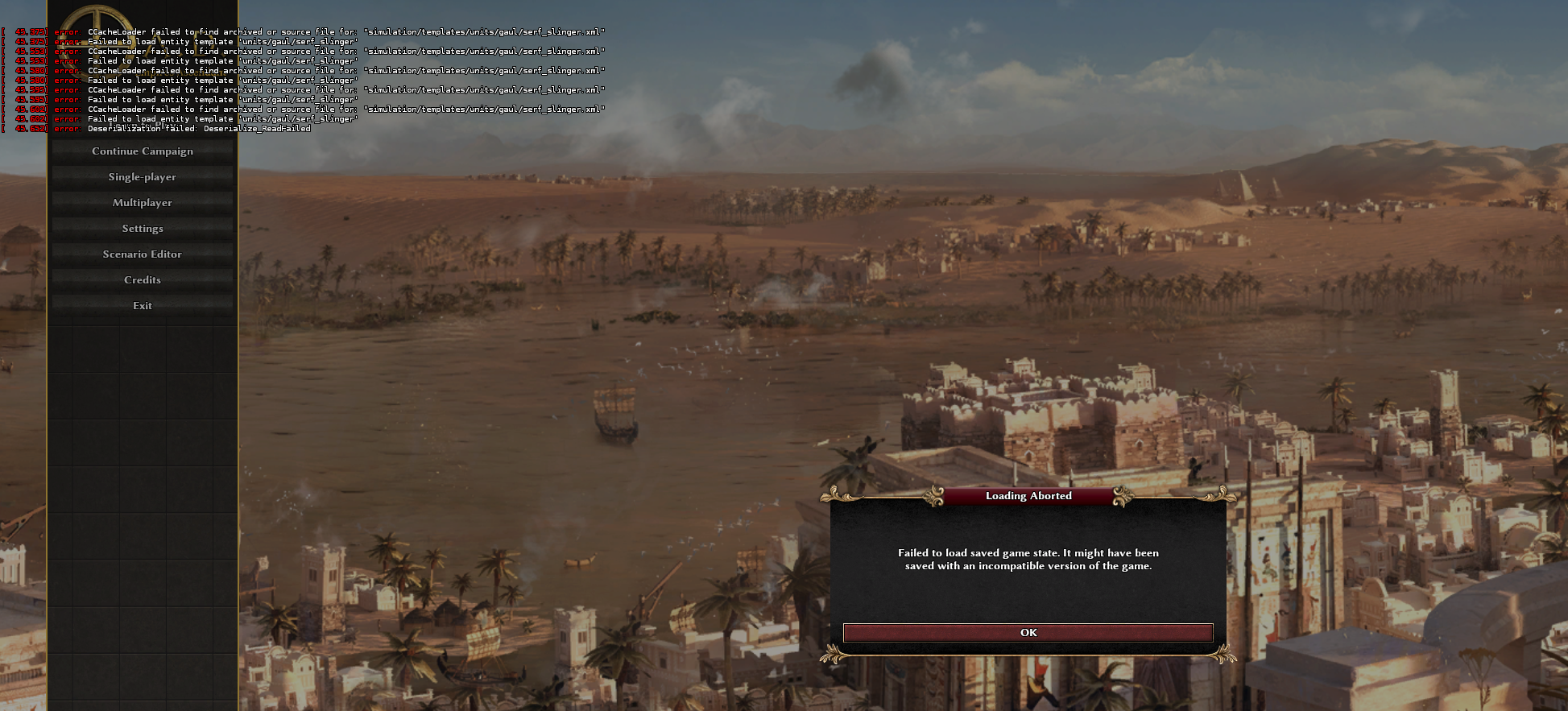Select Continue Campaign from the main menu

143,151
